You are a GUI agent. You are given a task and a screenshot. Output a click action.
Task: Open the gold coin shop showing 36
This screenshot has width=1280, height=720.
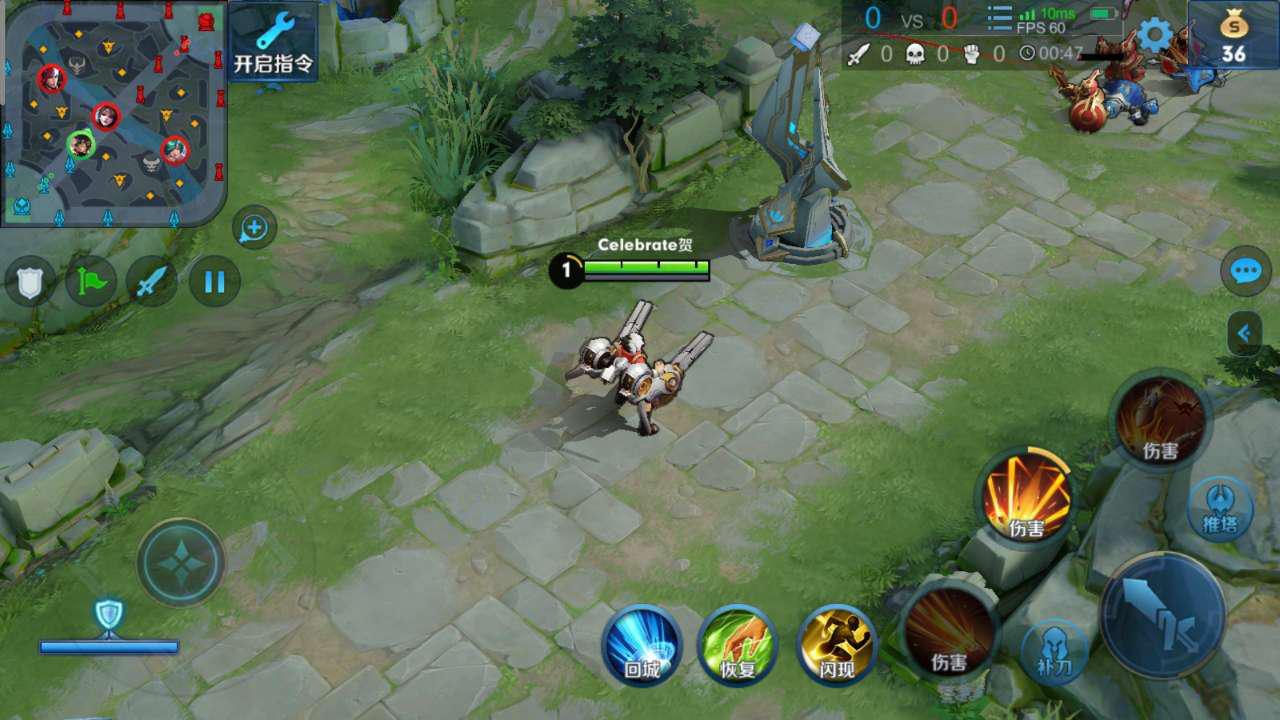(1233, 36)
